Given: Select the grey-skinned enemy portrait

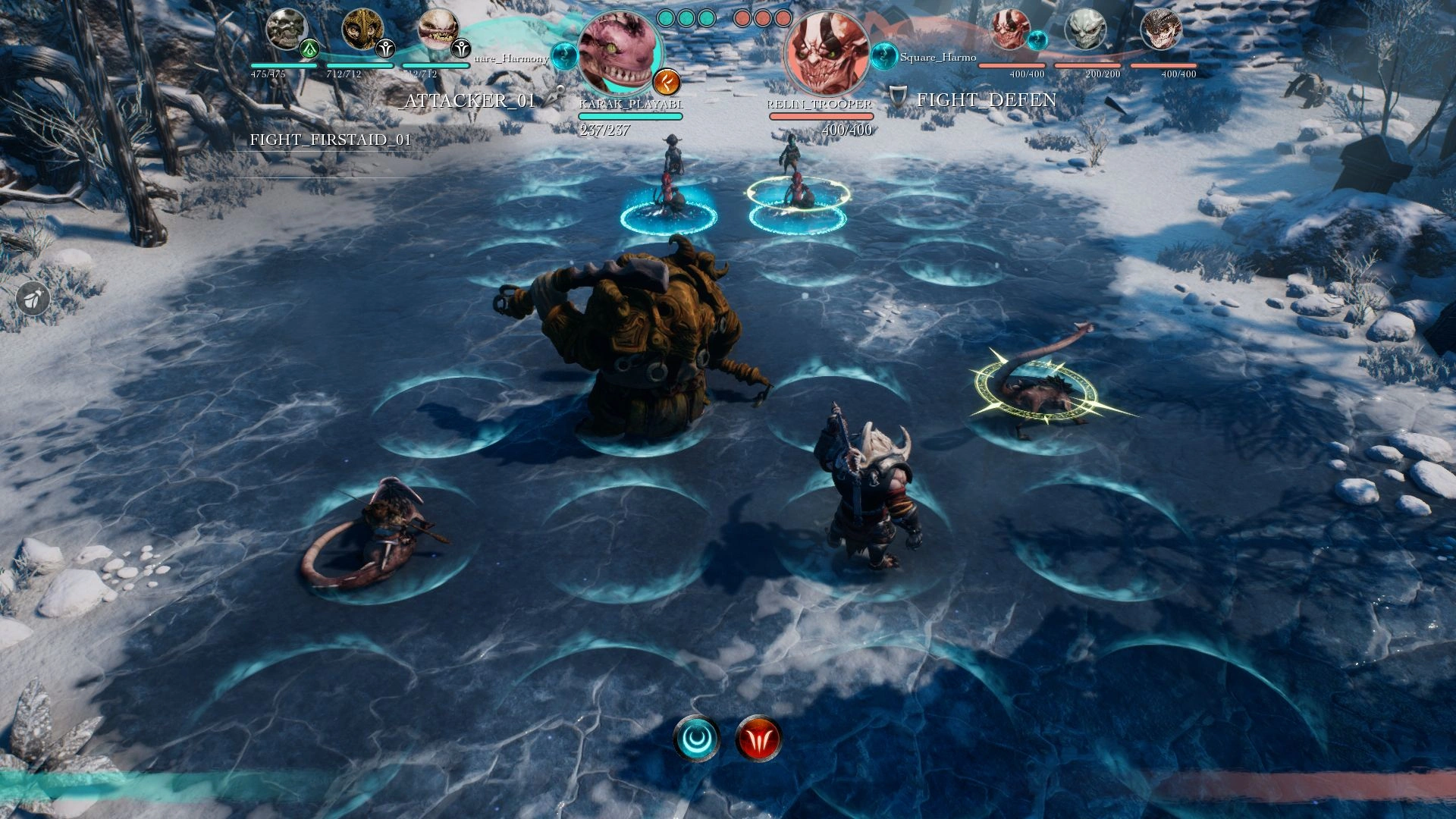Looking at the screenshot, I should point(1085,30).
